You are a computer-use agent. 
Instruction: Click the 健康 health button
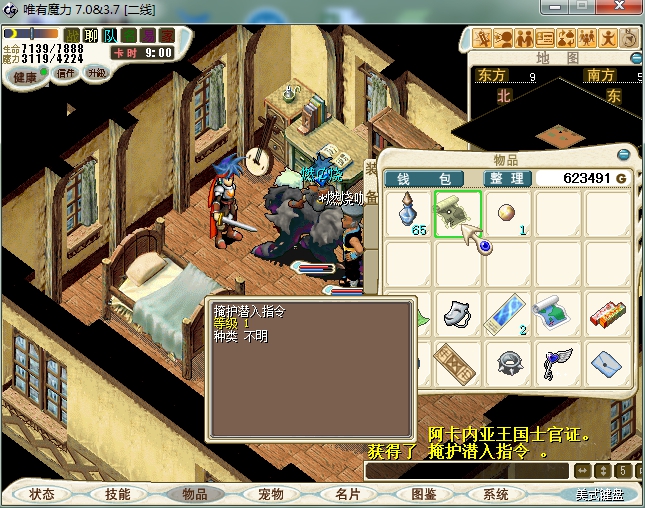(x=25, y=77)
